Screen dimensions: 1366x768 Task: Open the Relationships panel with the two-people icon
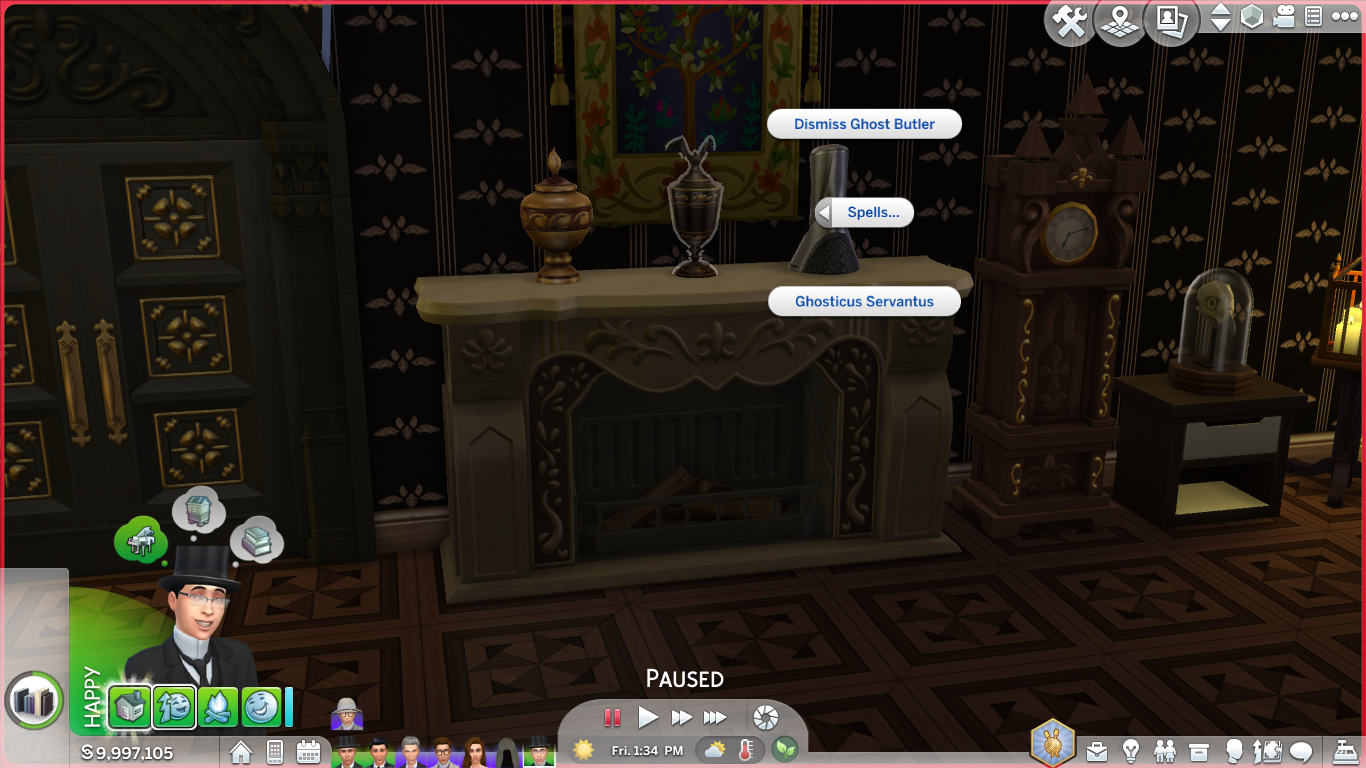click(1165, 750)
